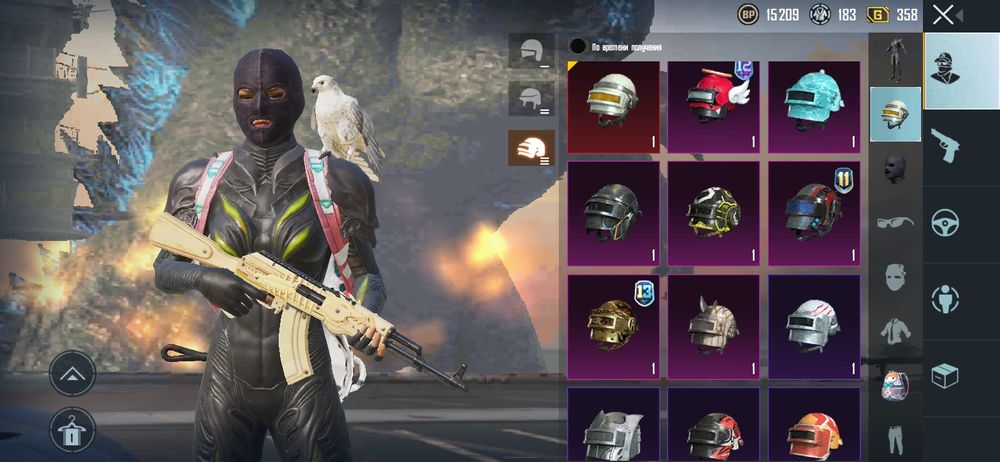Click the hanger wardrobe button

point(73,429)
